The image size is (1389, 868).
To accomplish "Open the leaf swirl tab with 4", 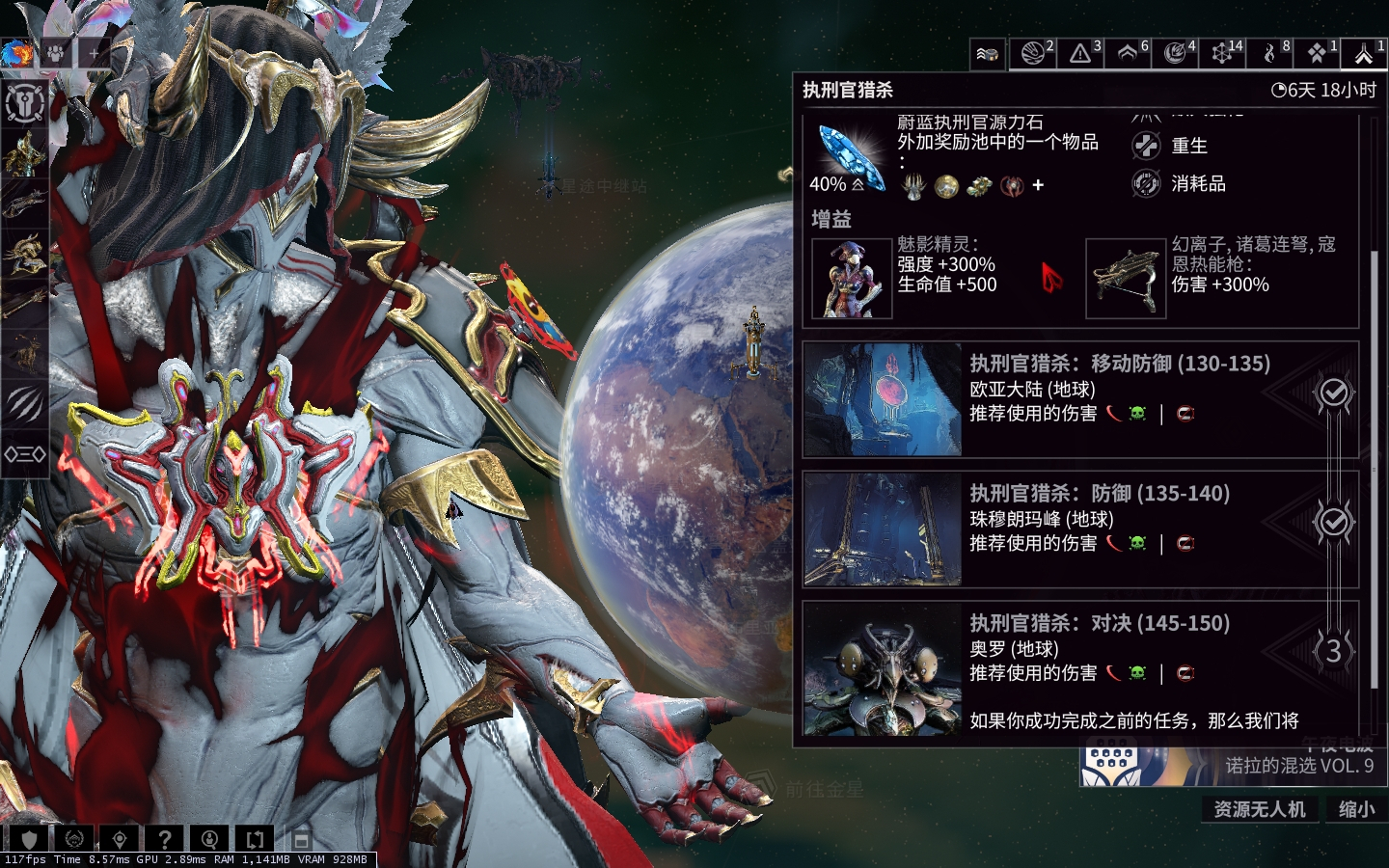I will click(x=1176, y=53).
